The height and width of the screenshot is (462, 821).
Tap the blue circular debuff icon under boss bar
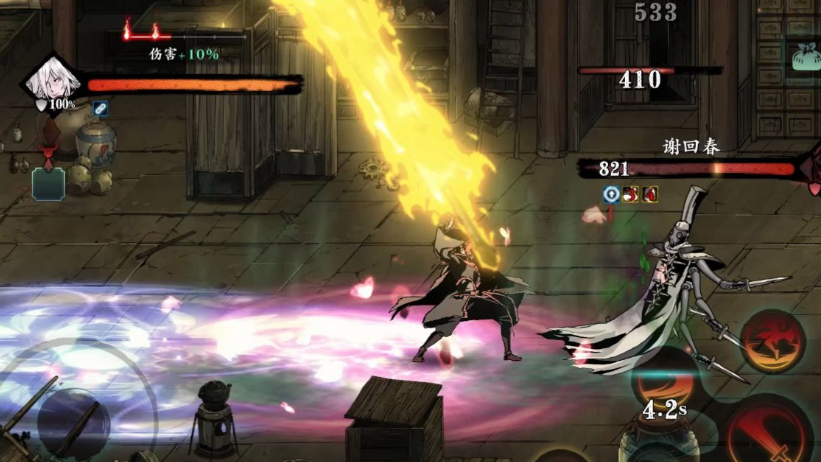coord(612,194)
